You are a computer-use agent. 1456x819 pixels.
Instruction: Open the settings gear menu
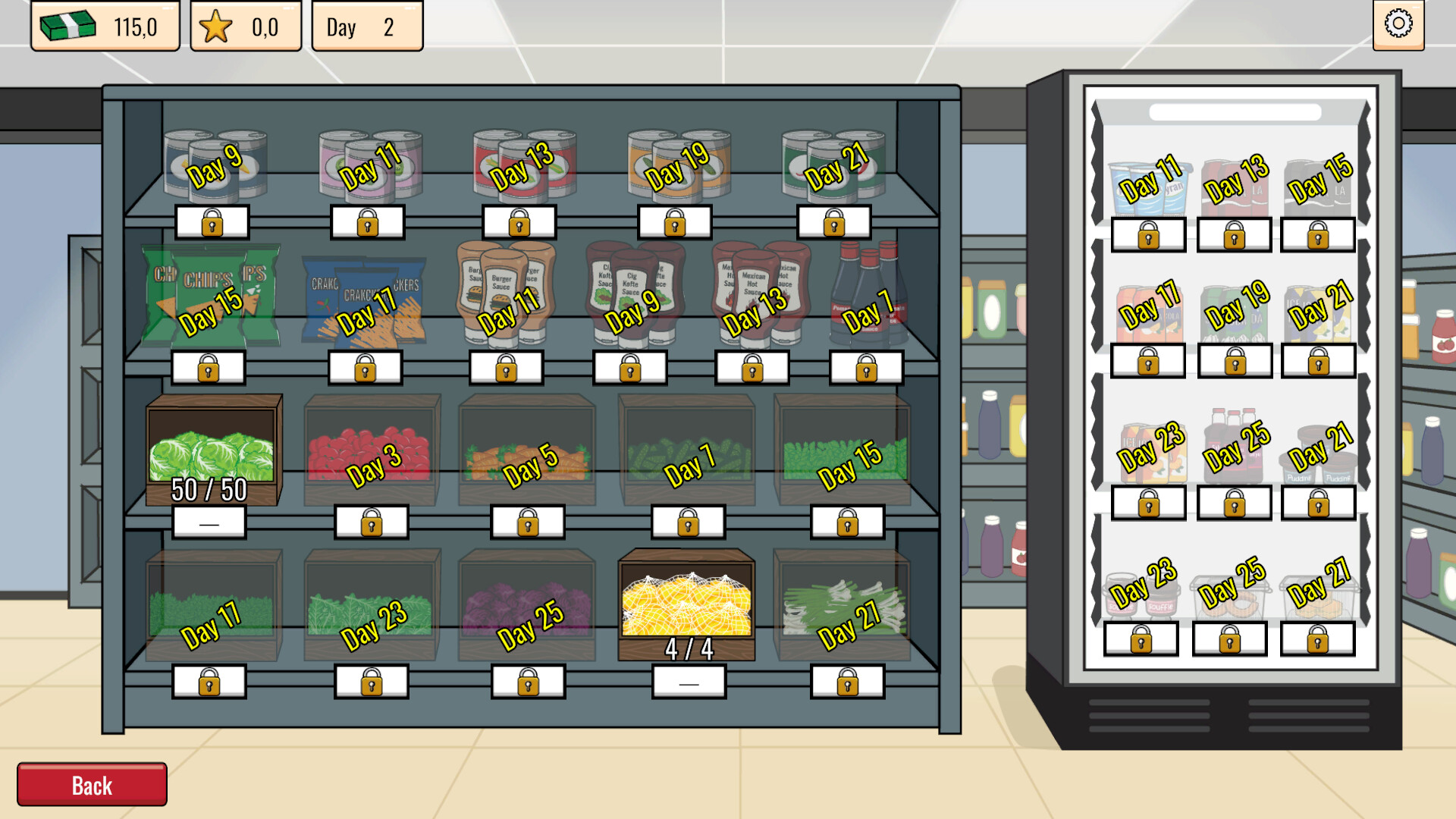(1399, 24)
